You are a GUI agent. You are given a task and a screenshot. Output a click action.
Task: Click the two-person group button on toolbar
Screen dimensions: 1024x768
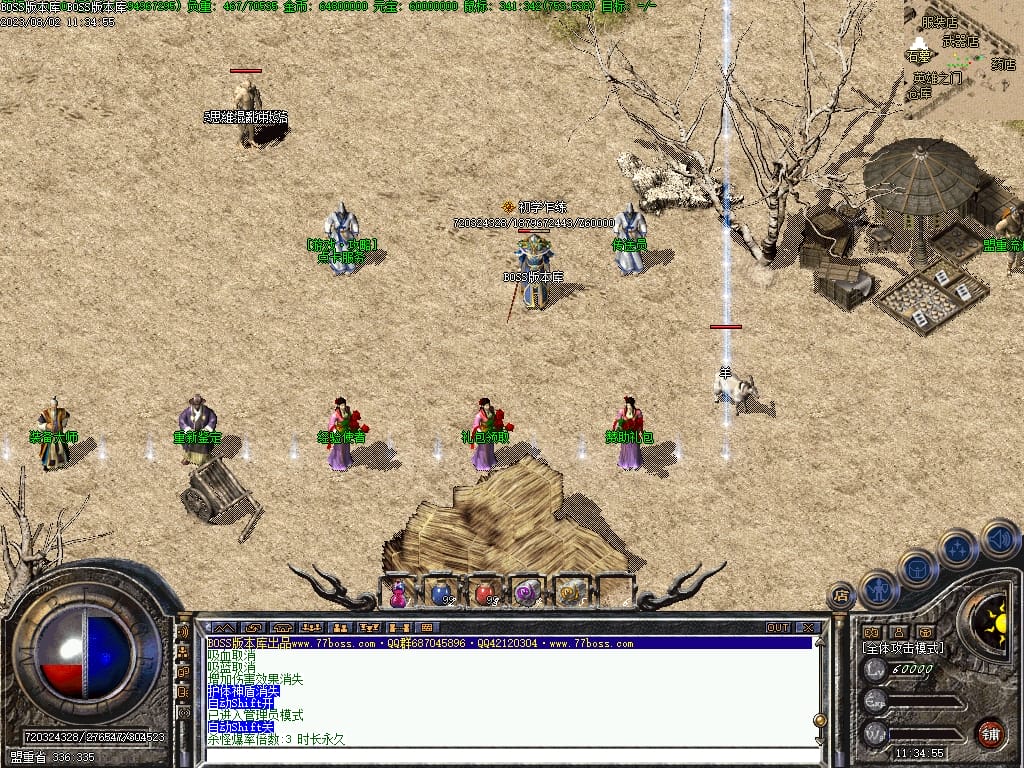[x=339, y=627]
